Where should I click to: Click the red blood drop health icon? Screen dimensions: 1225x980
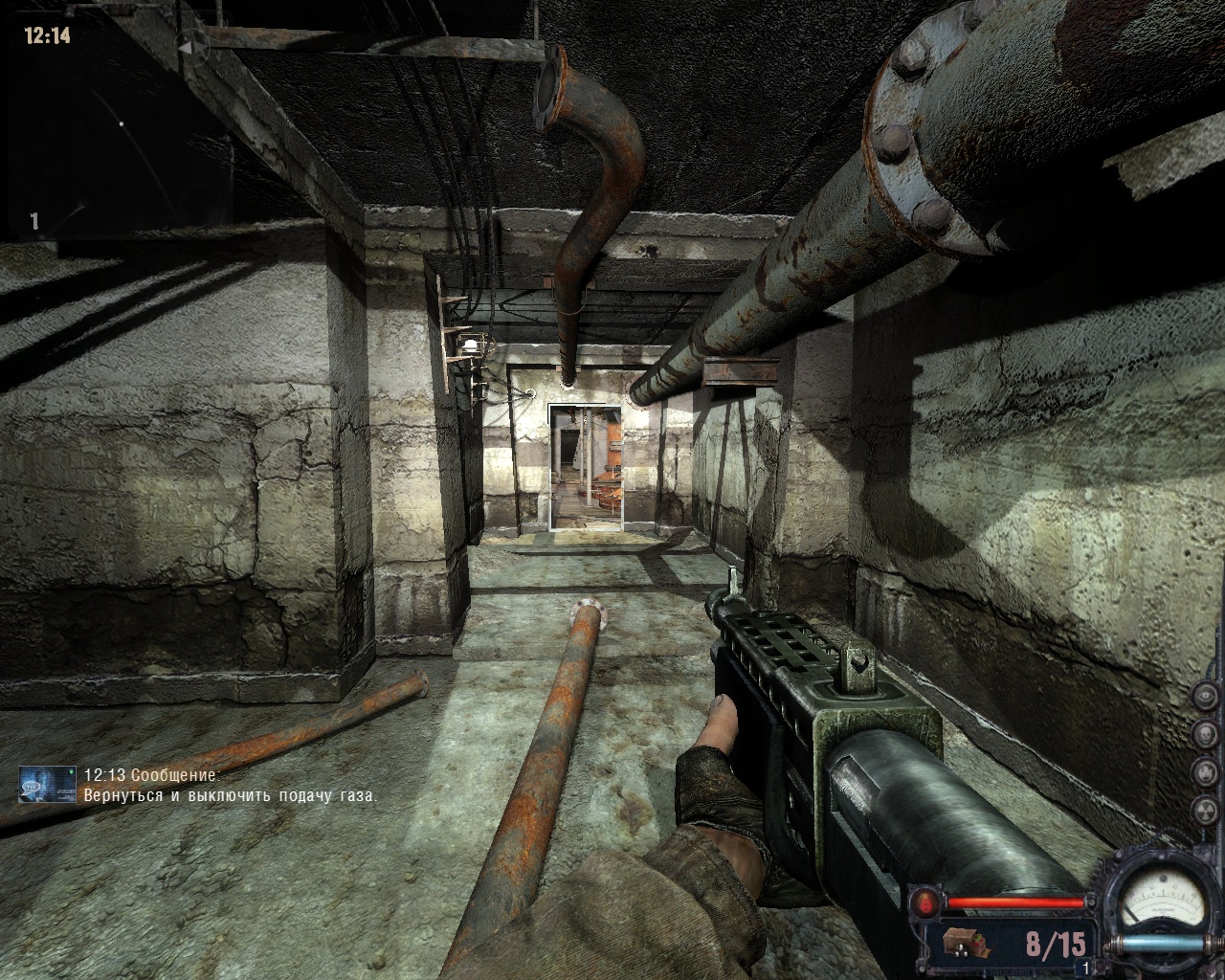(x=927, y=902)
